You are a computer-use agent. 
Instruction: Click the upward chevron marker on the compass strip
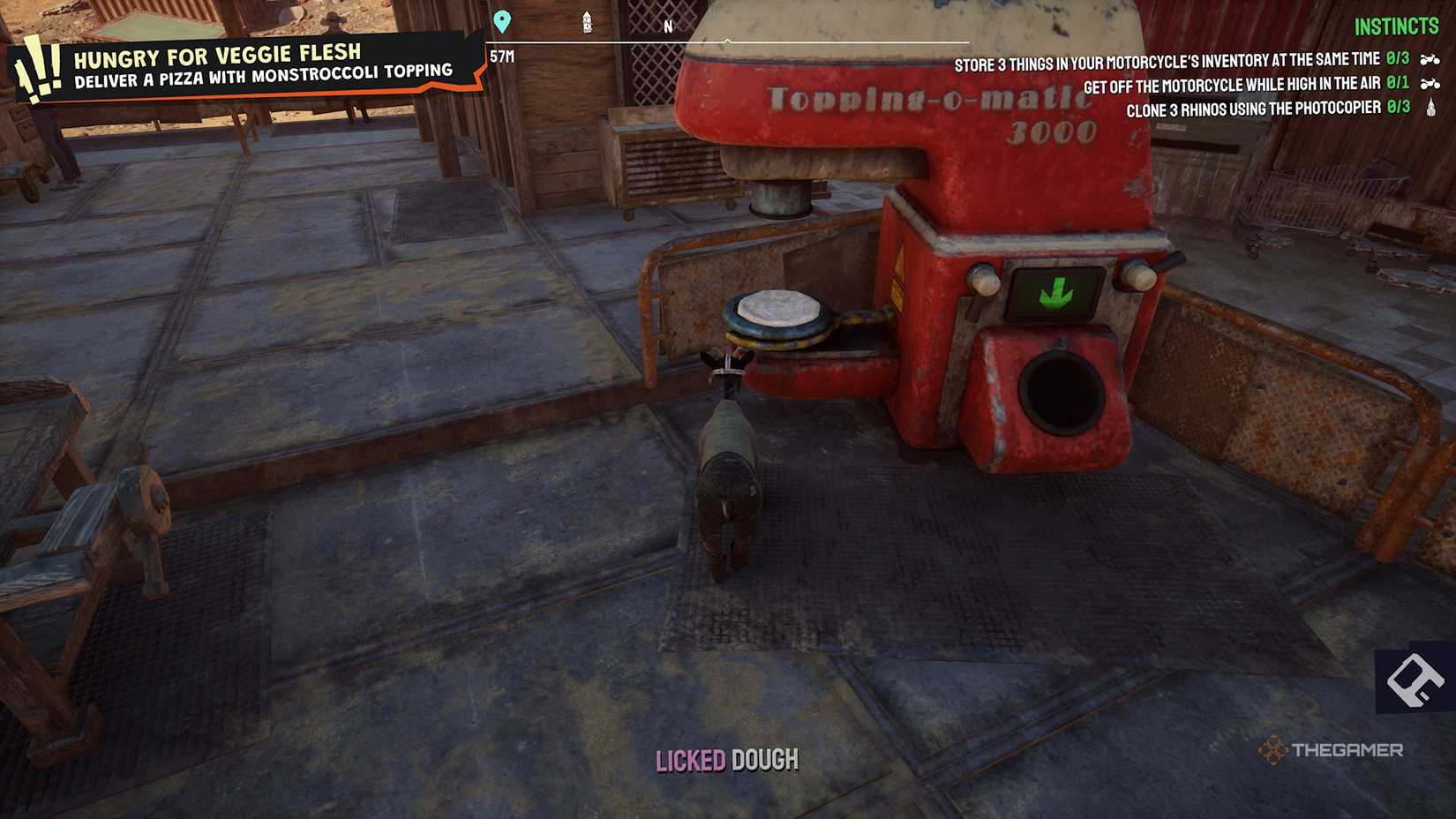coord(725,40)
